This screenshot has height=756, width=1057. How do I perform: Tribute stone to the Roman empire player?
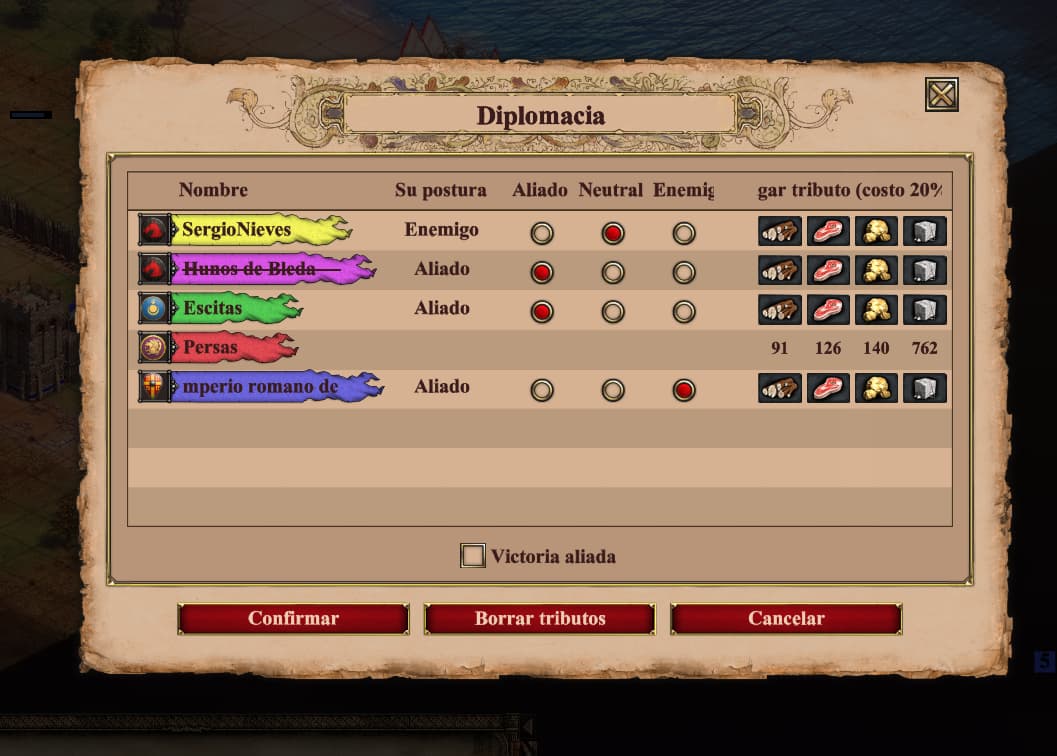(925, 388)
